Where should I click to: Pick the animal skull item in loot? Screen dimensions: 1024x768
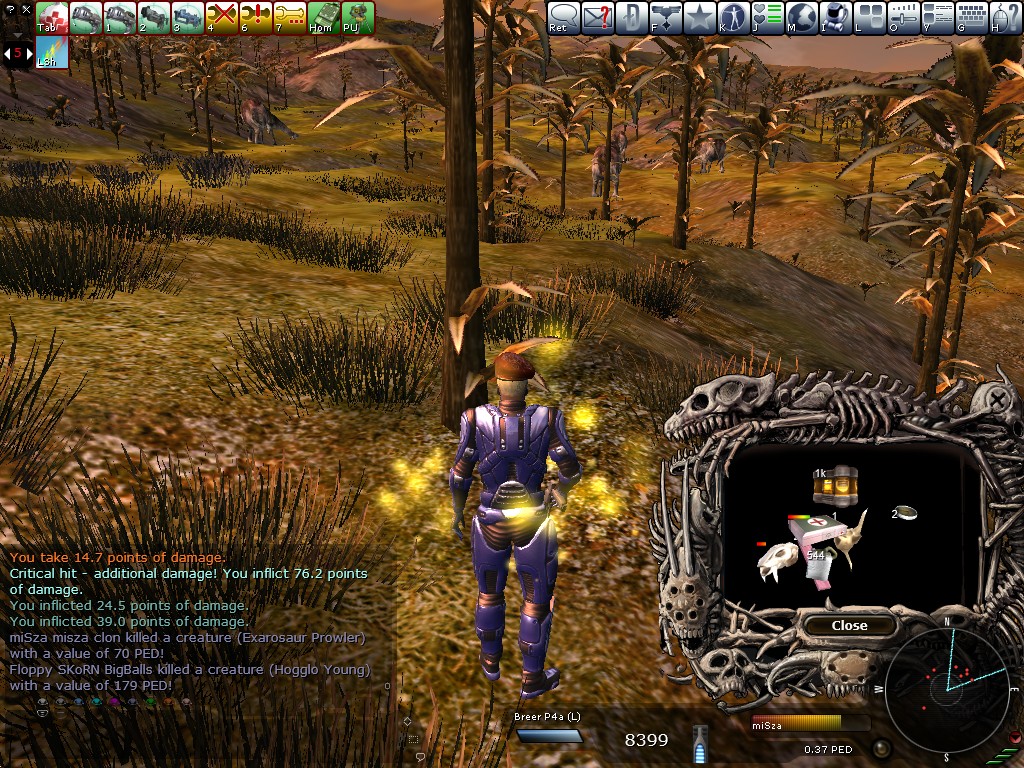click(x=778, y=562)
